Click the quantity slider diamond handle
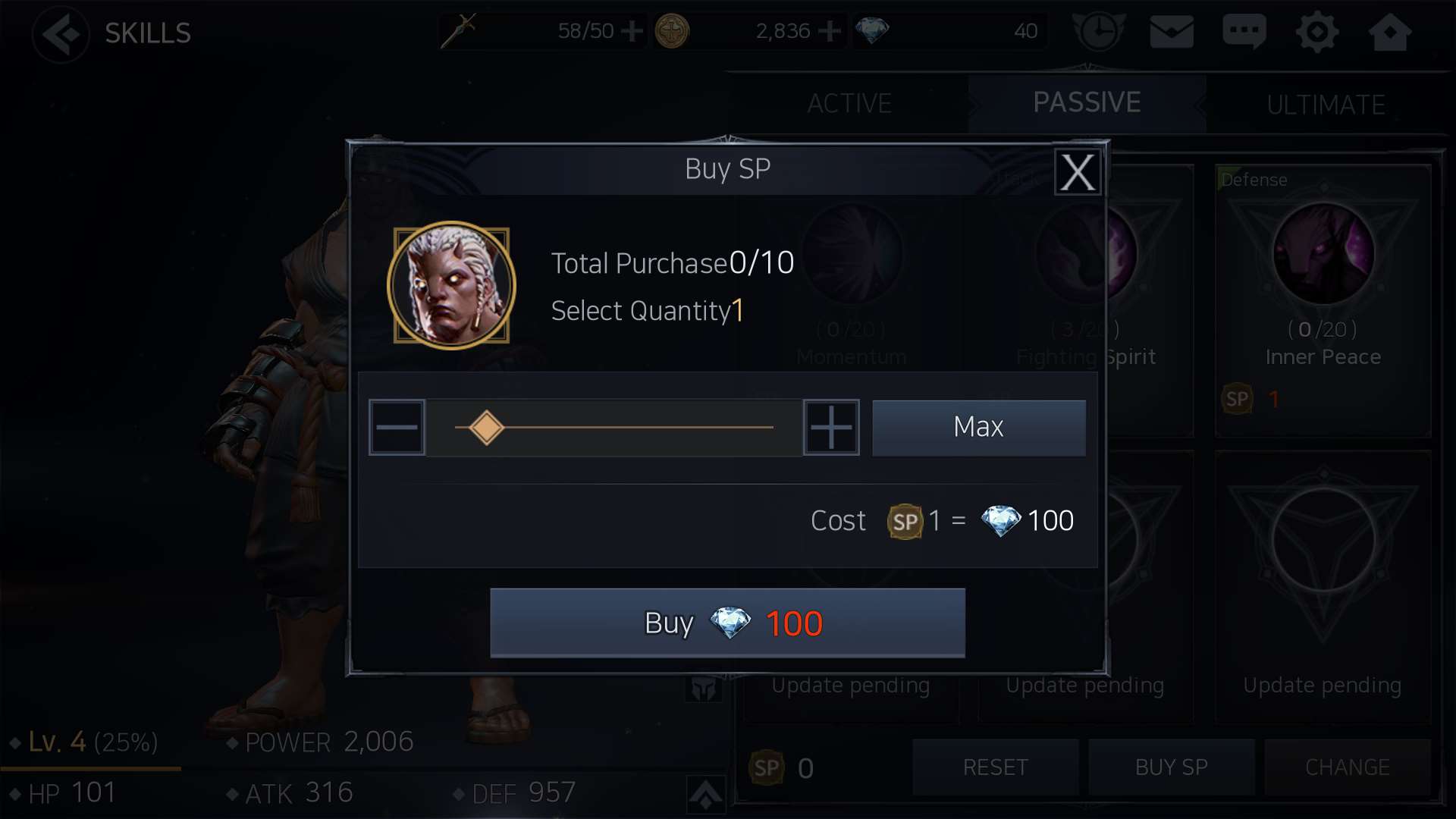1456x819 pixels. [486, 428]
